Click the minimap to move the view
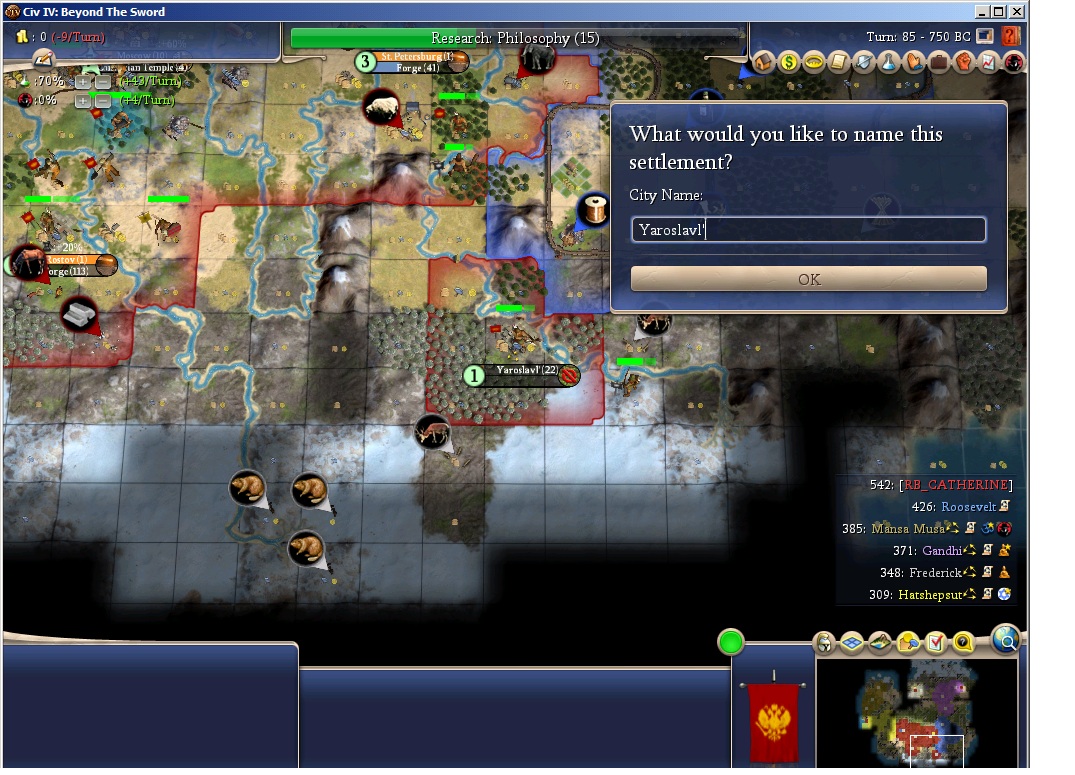 916,712
